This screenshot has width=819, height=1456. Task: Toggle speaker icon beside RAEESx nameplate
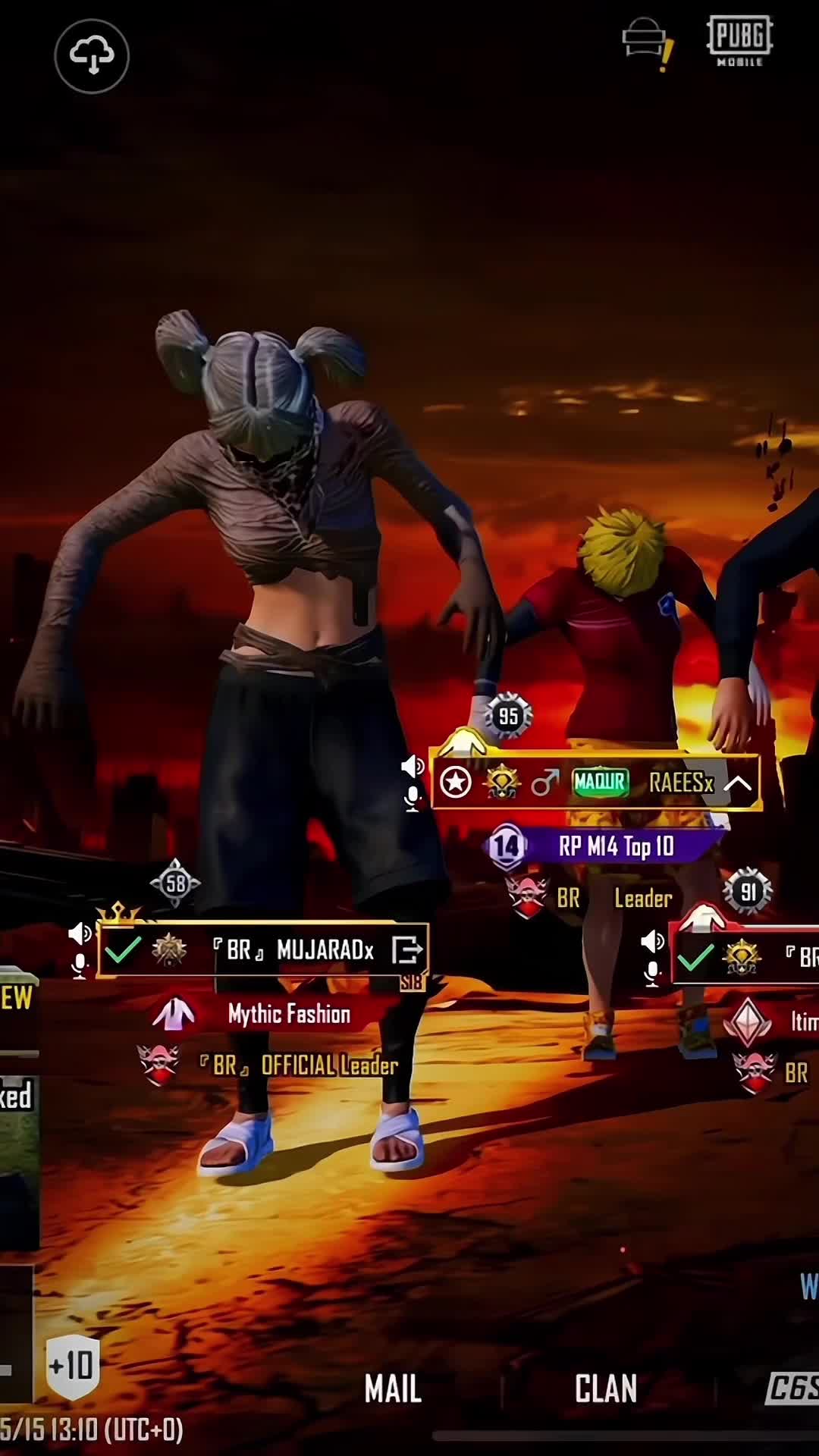tap(413, 766)
